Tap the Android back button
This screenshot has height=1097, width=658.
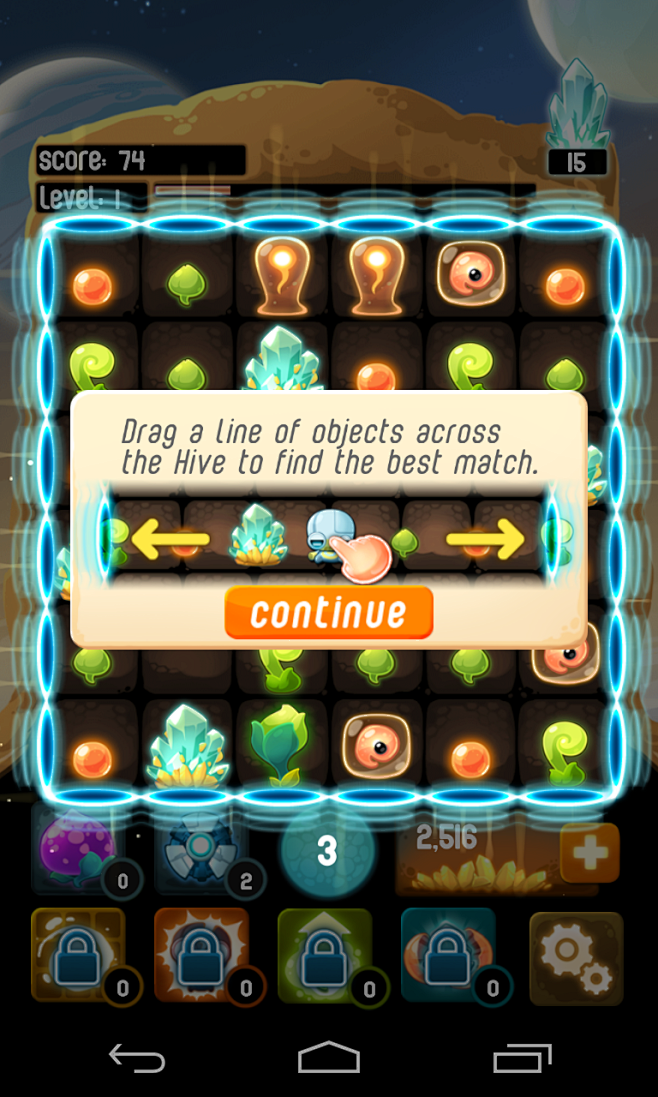(136, 1058)
